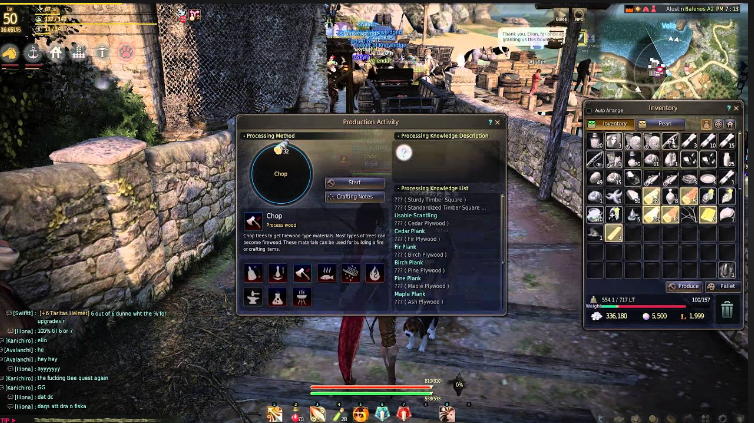Open the Crafting Notes
This screenshot has width=754, height=423.
click(355, 197)
